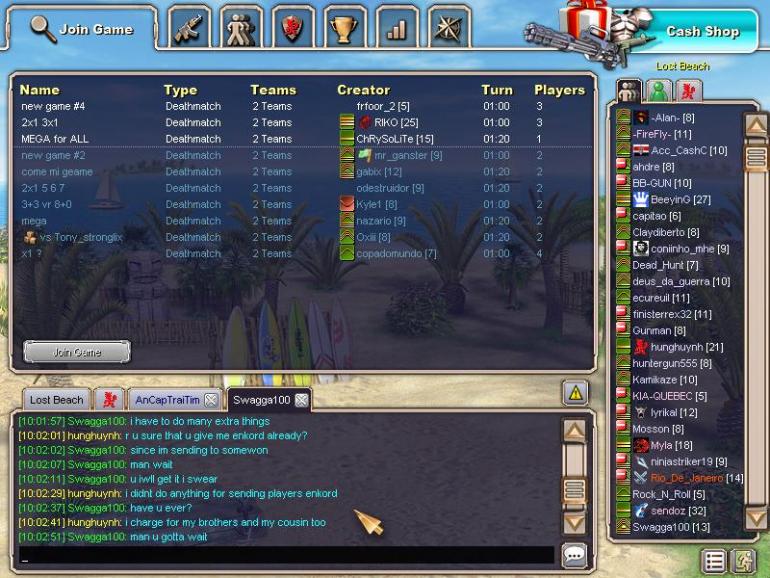The image size is (770, 578).
Task: Send the message with the speech bubble button
Action: point(573,554)
